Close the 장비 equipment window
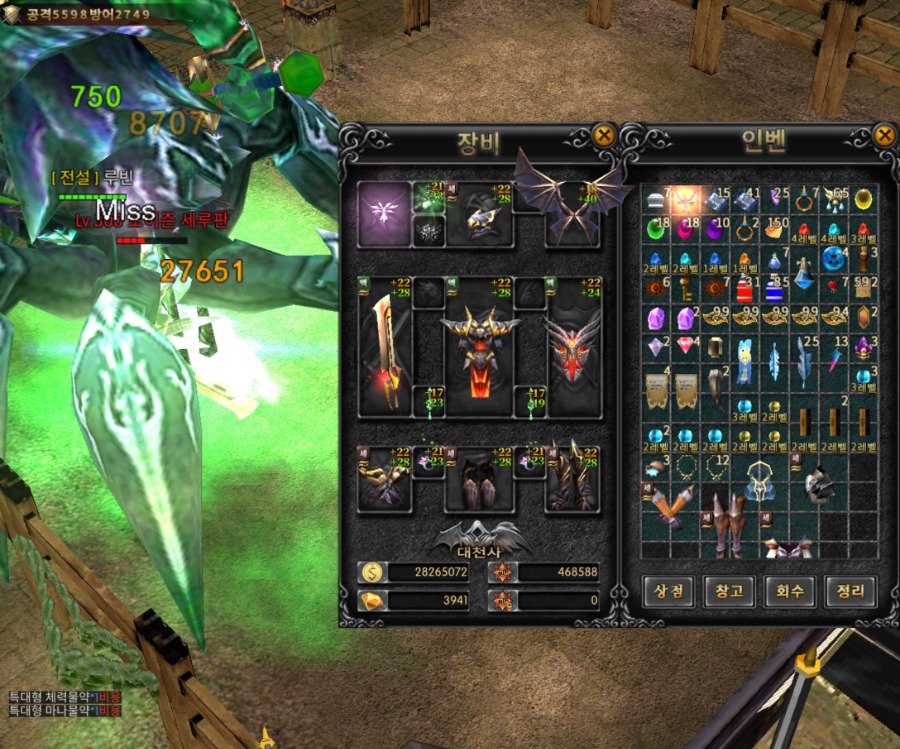 pyautogui.click(x=603, y=135)
